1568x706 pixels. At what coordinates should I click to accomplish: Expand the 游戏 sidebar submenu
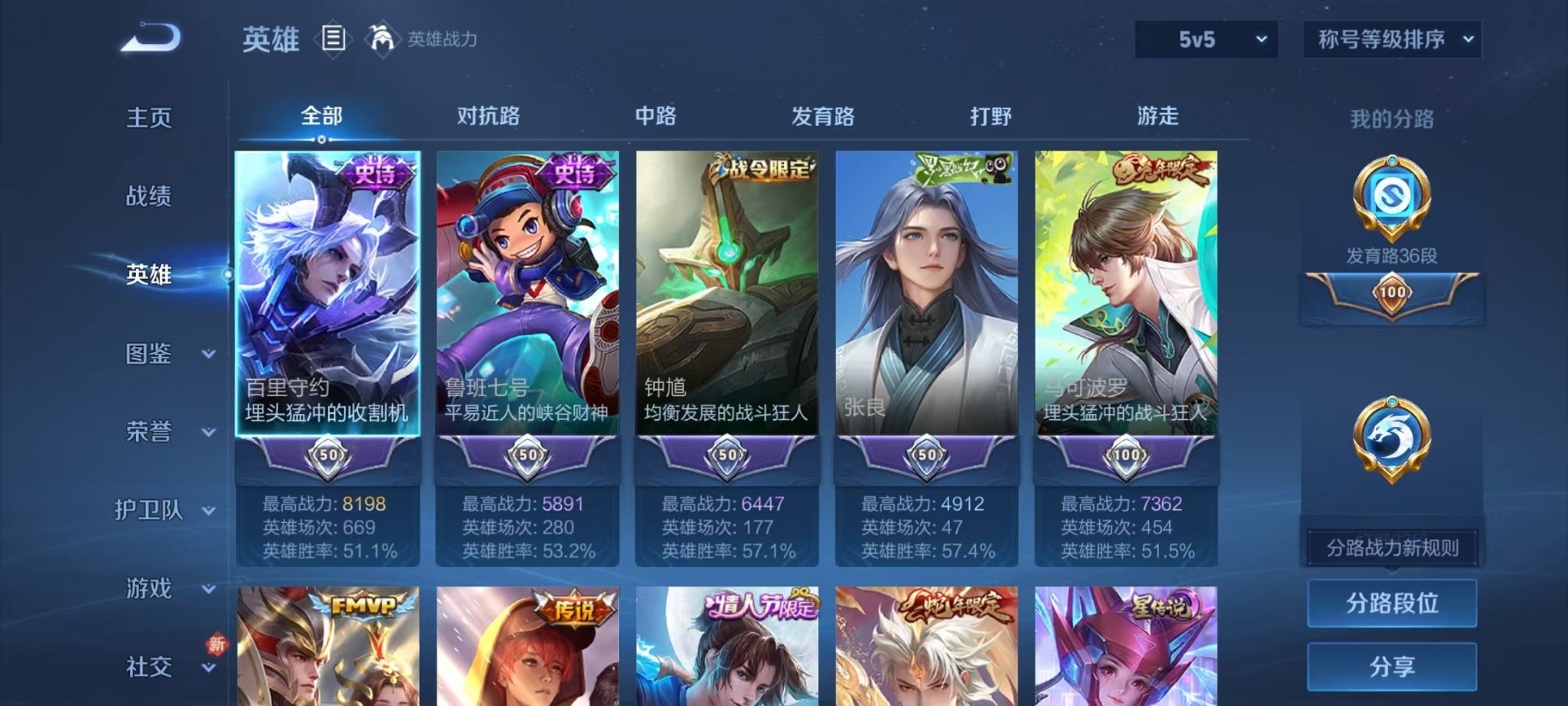[x=149, y=589]
